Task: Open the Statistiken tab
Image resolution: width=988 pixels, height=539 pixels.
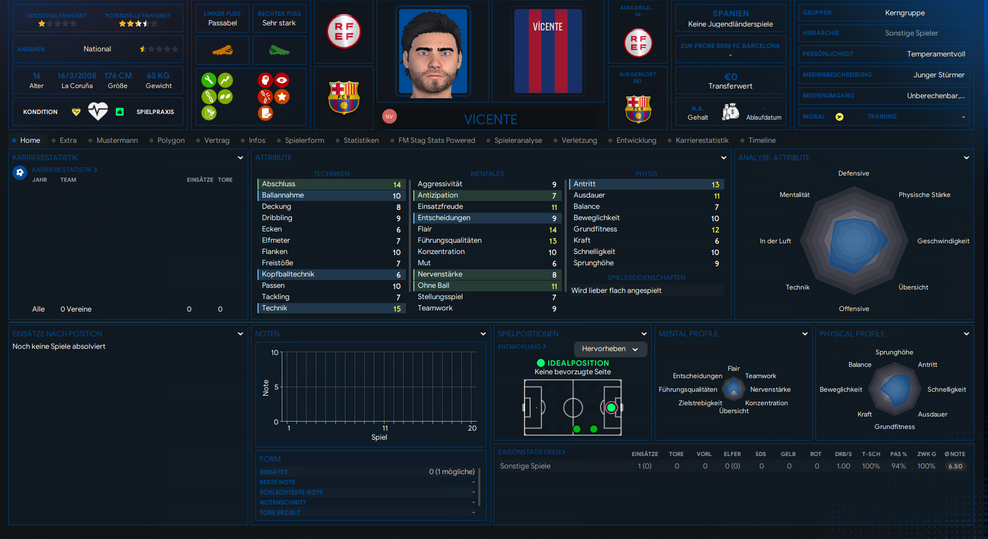Action: [x=361, y=141]
